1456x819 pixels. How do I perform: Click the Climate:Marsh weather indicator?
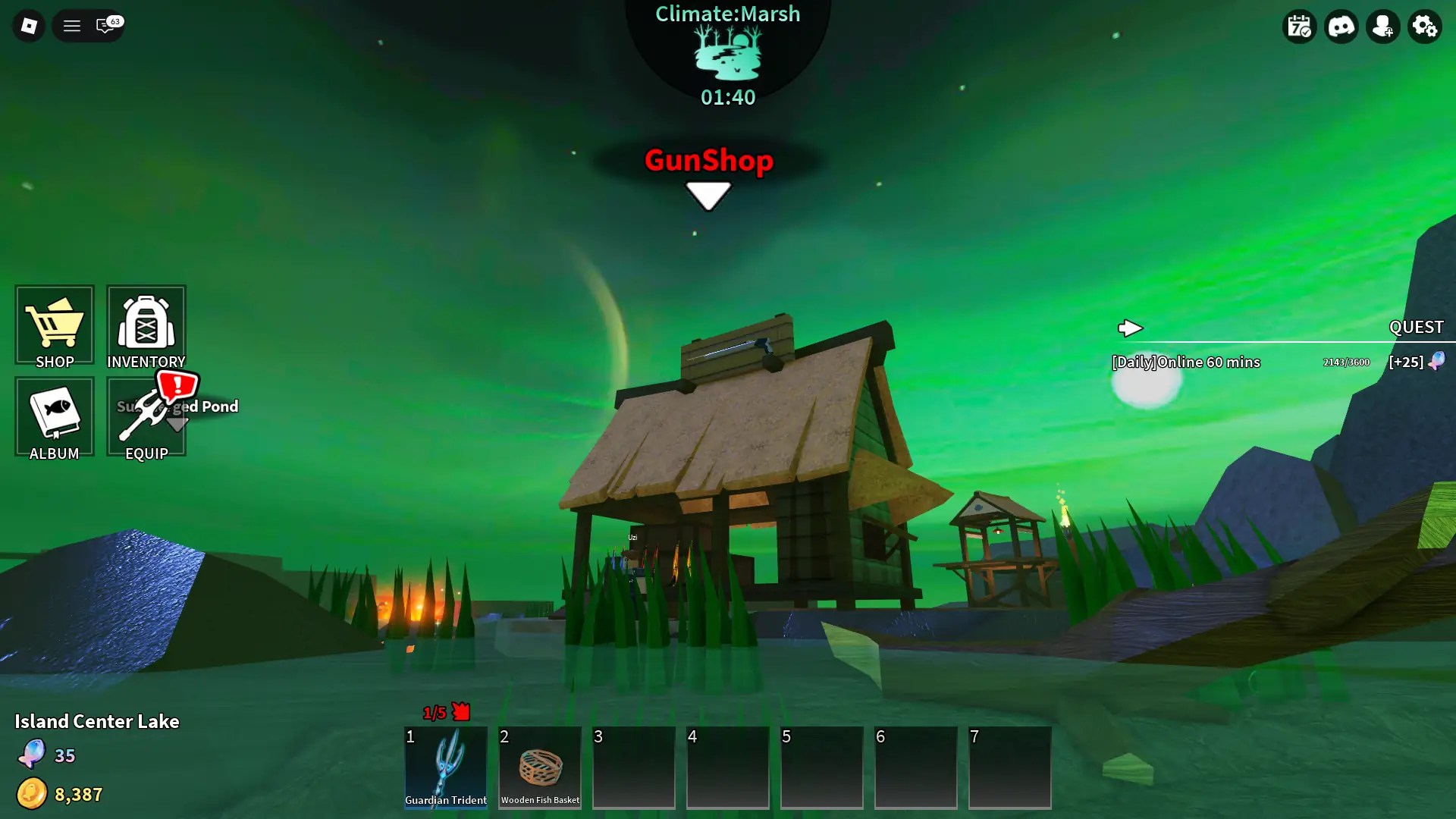(726, 53)
